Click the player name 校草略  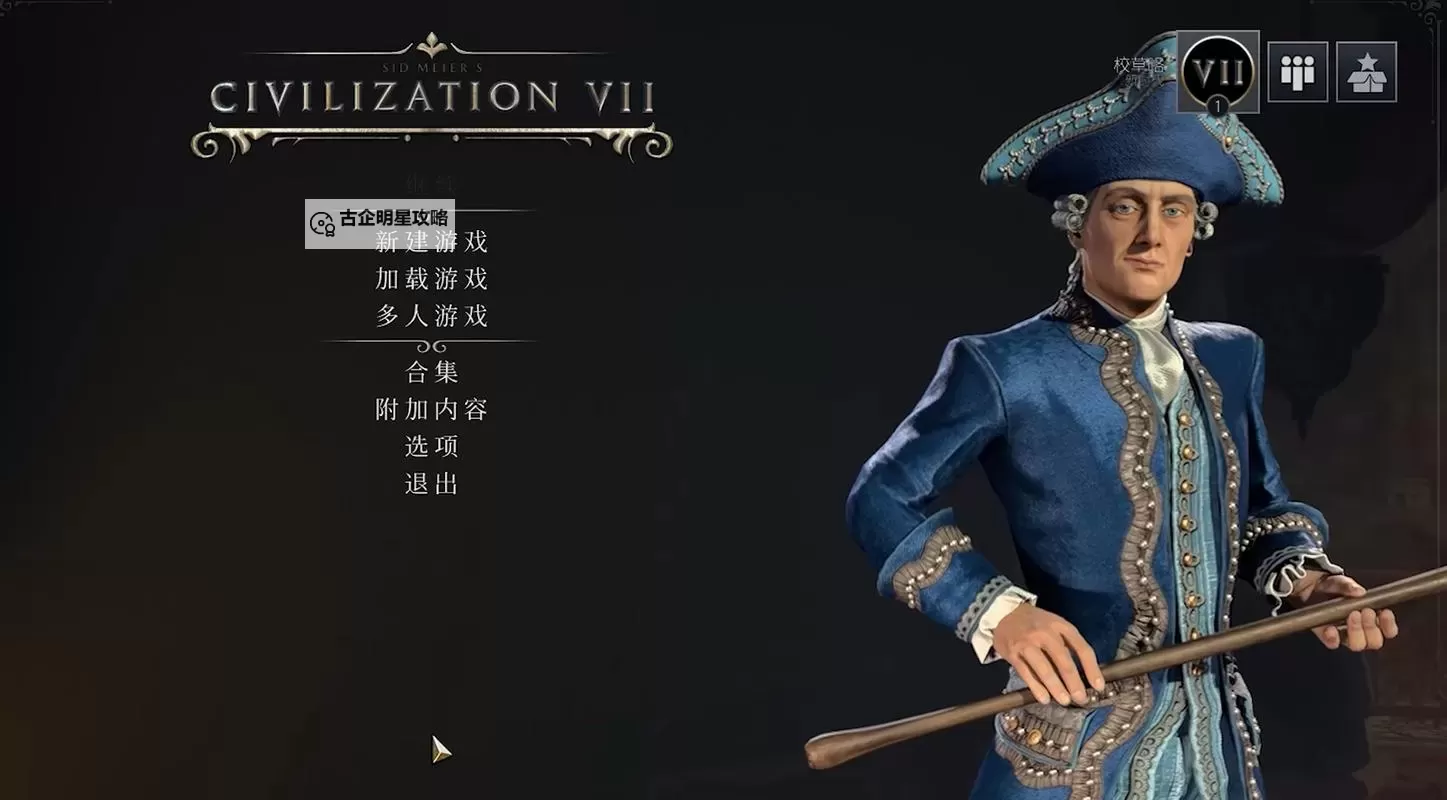(x=1138, y=62)
